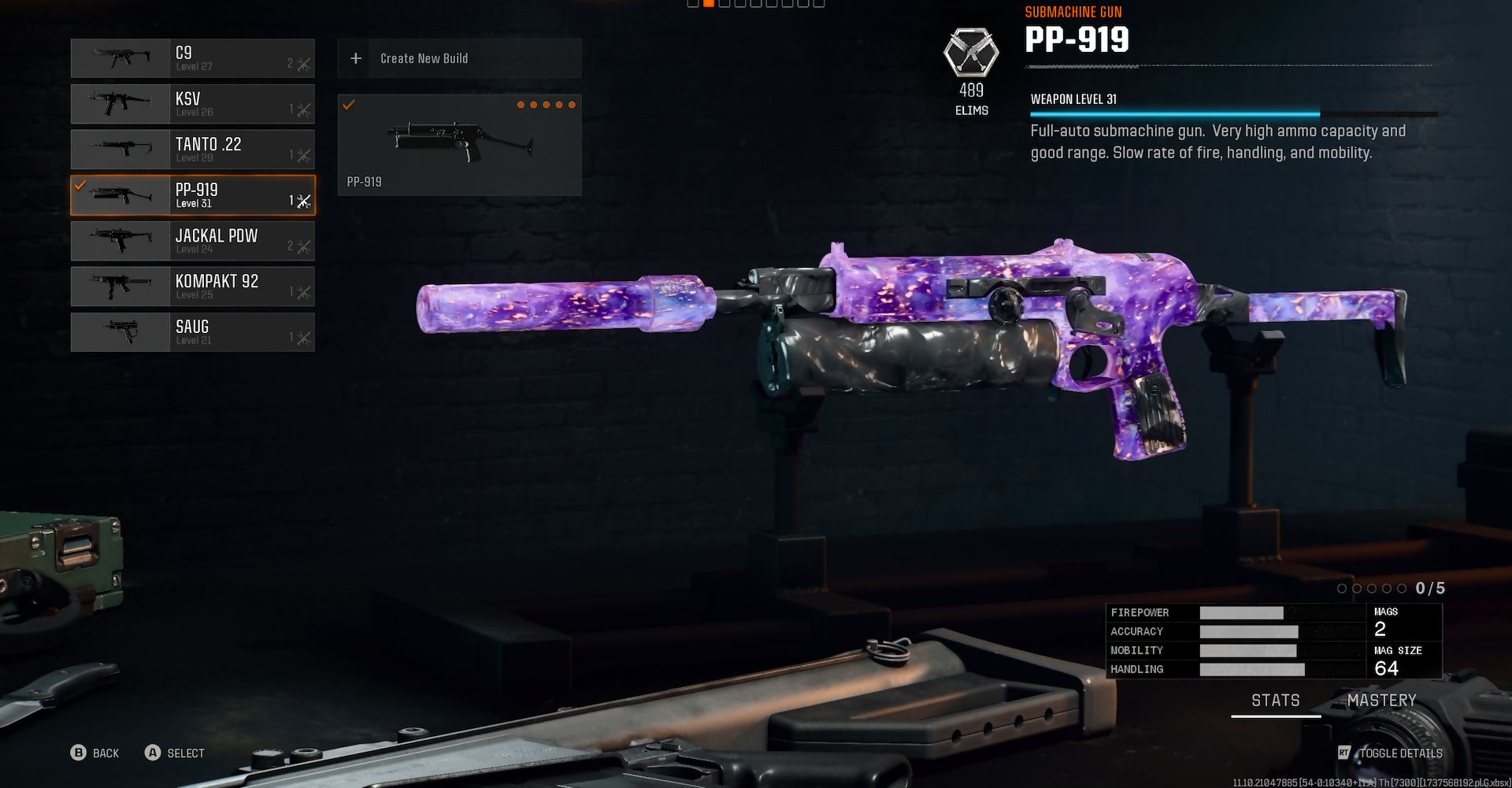Open the PP-919 build thumbnail card
Viewport: 1512px width, 788px height.
point(459,145)
